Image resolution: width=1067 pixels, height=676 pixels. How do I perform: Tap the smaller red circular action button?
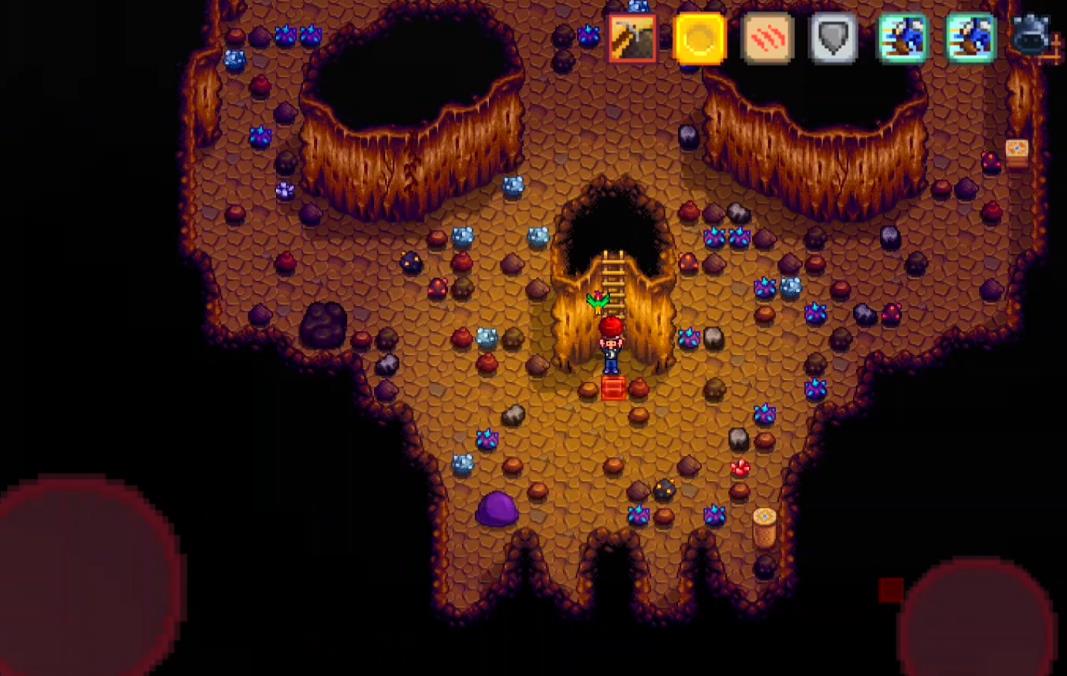[975, 620]
